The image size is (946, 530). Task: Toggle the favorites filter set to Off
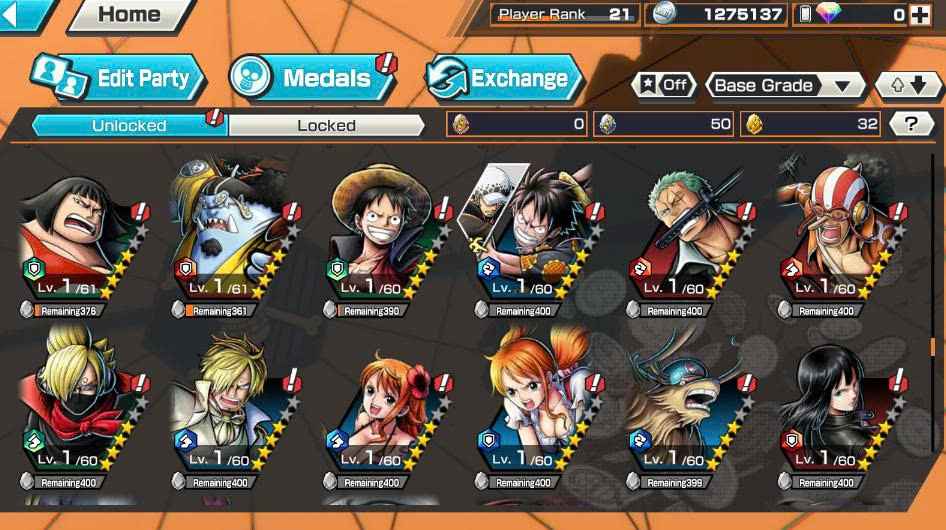(x=664, y=85)
